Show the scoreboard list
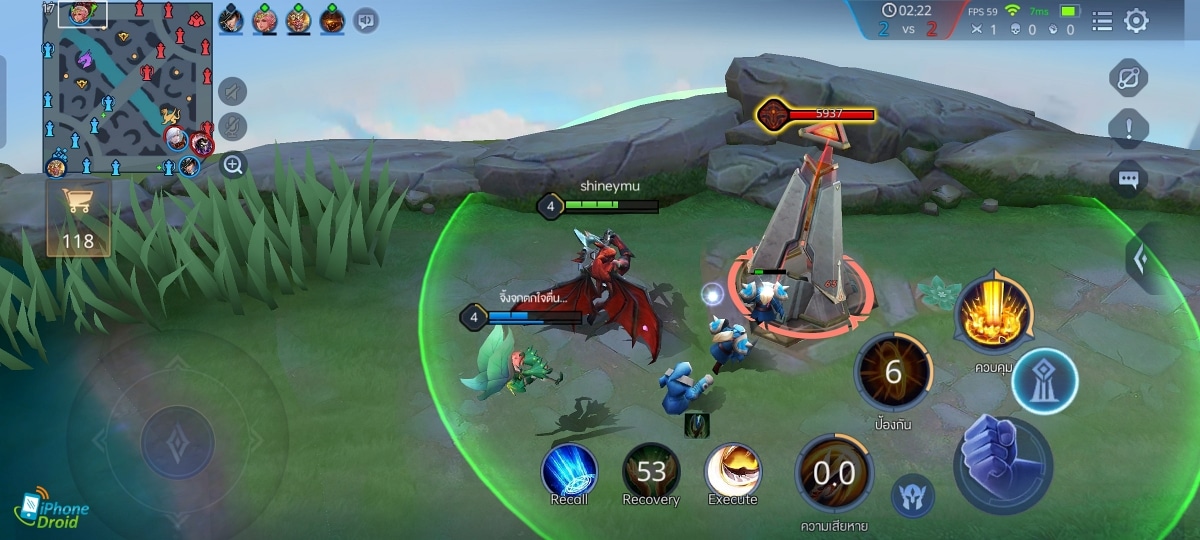 point(1101,20)
